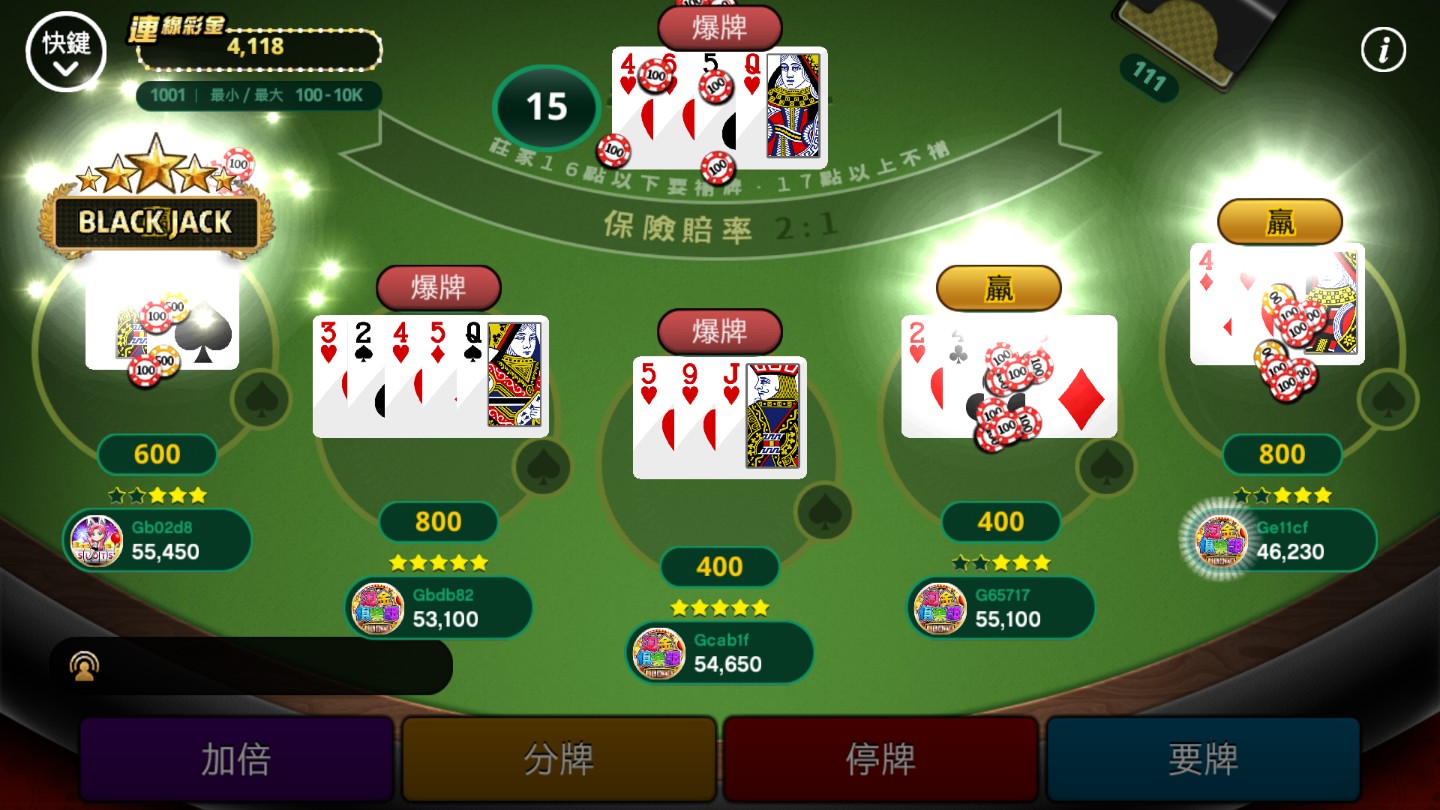Show the game info panel
Screen dimensions: 1440x810
[x=1384, y=50]
